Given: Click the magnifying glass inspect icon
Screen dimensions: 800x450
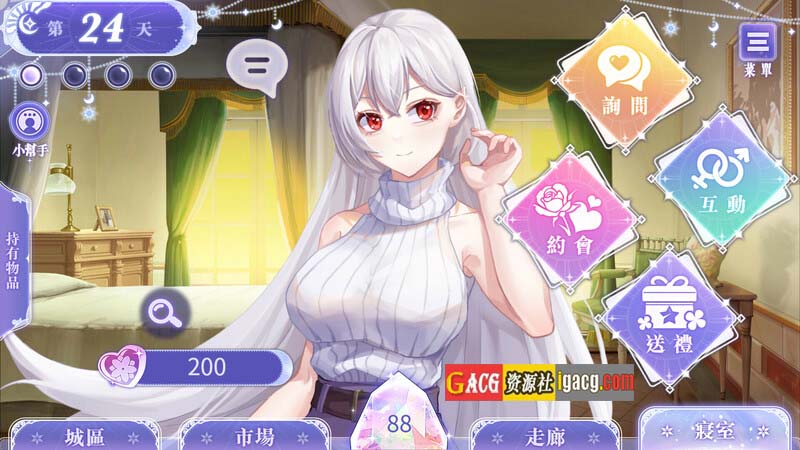Looking at the screenshot, I should [x=161, y=312].
